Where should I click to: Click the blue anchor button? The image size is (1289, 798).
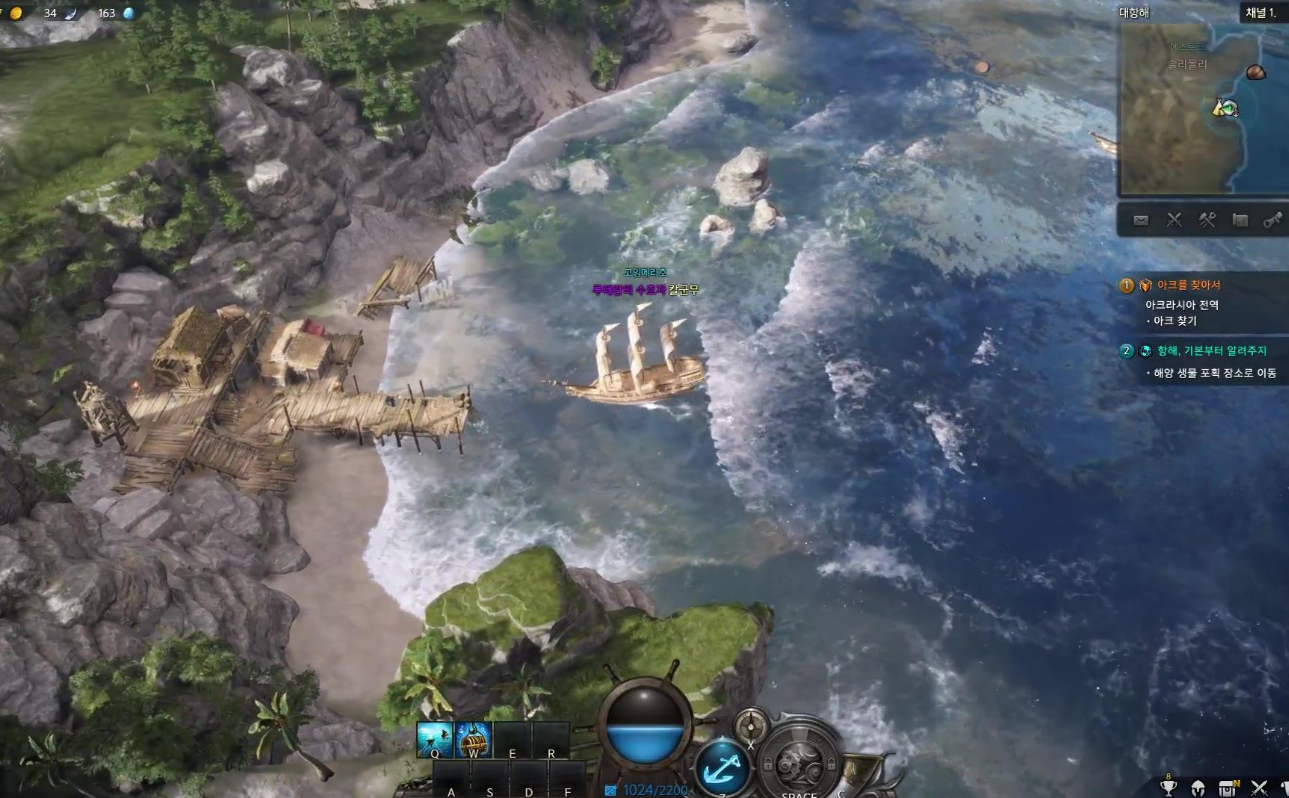(x=722, y=768)
